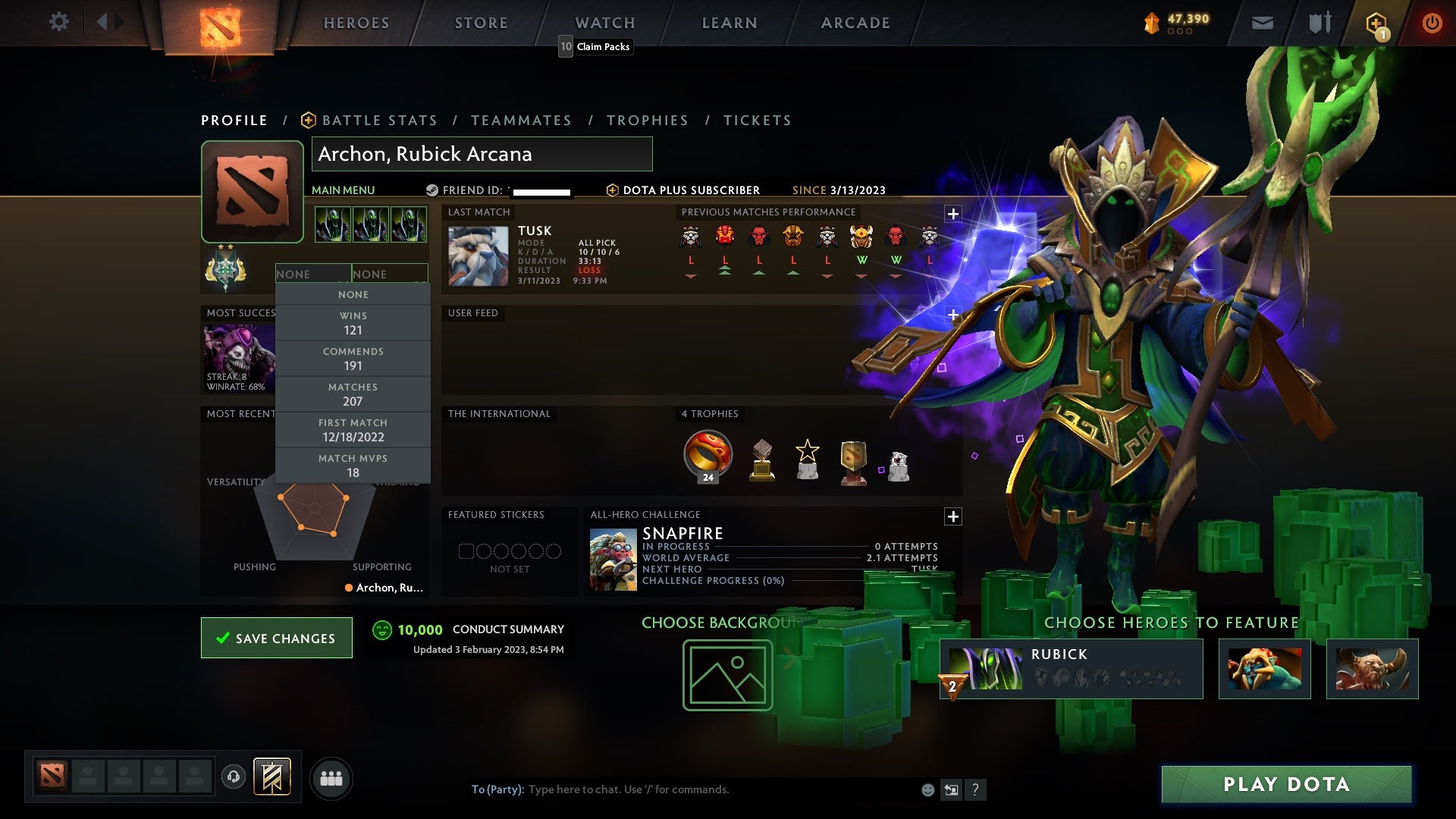Open the friends list icon
Viewport: 1456px width, 819px height.
click(331, 778)
